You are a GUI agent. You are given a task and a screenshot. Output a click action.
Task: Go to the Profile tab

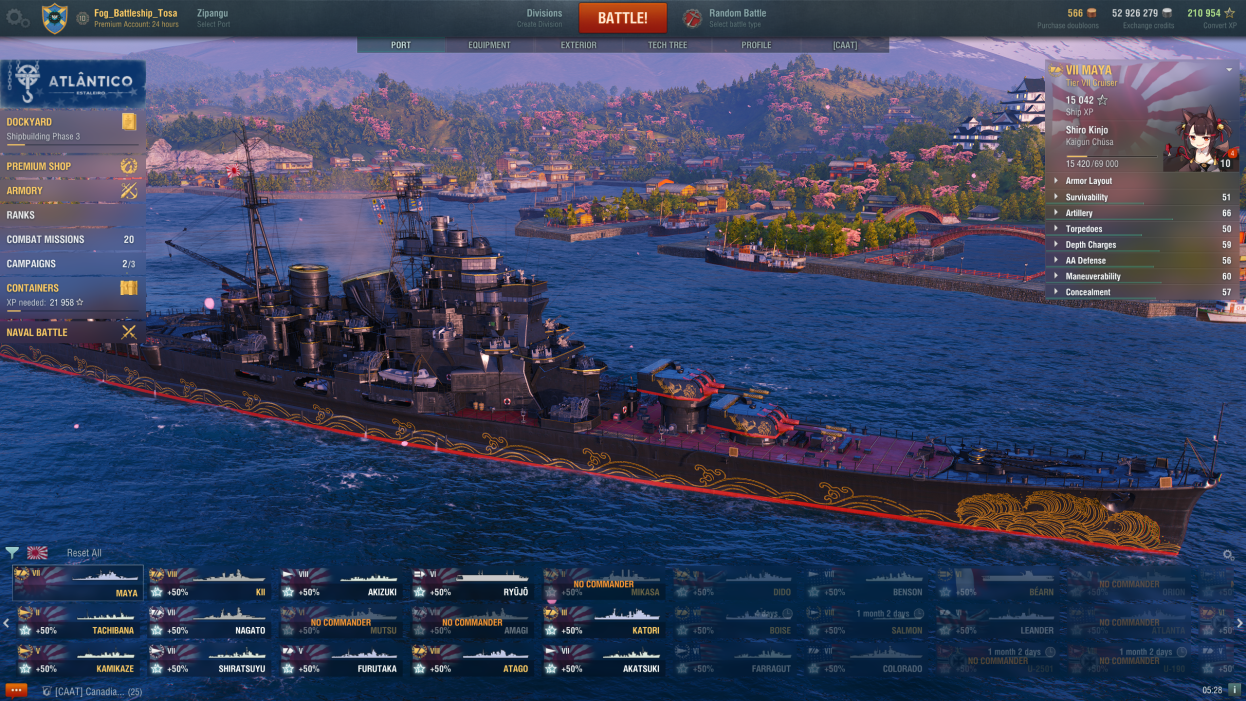click(x=756, y=45)
